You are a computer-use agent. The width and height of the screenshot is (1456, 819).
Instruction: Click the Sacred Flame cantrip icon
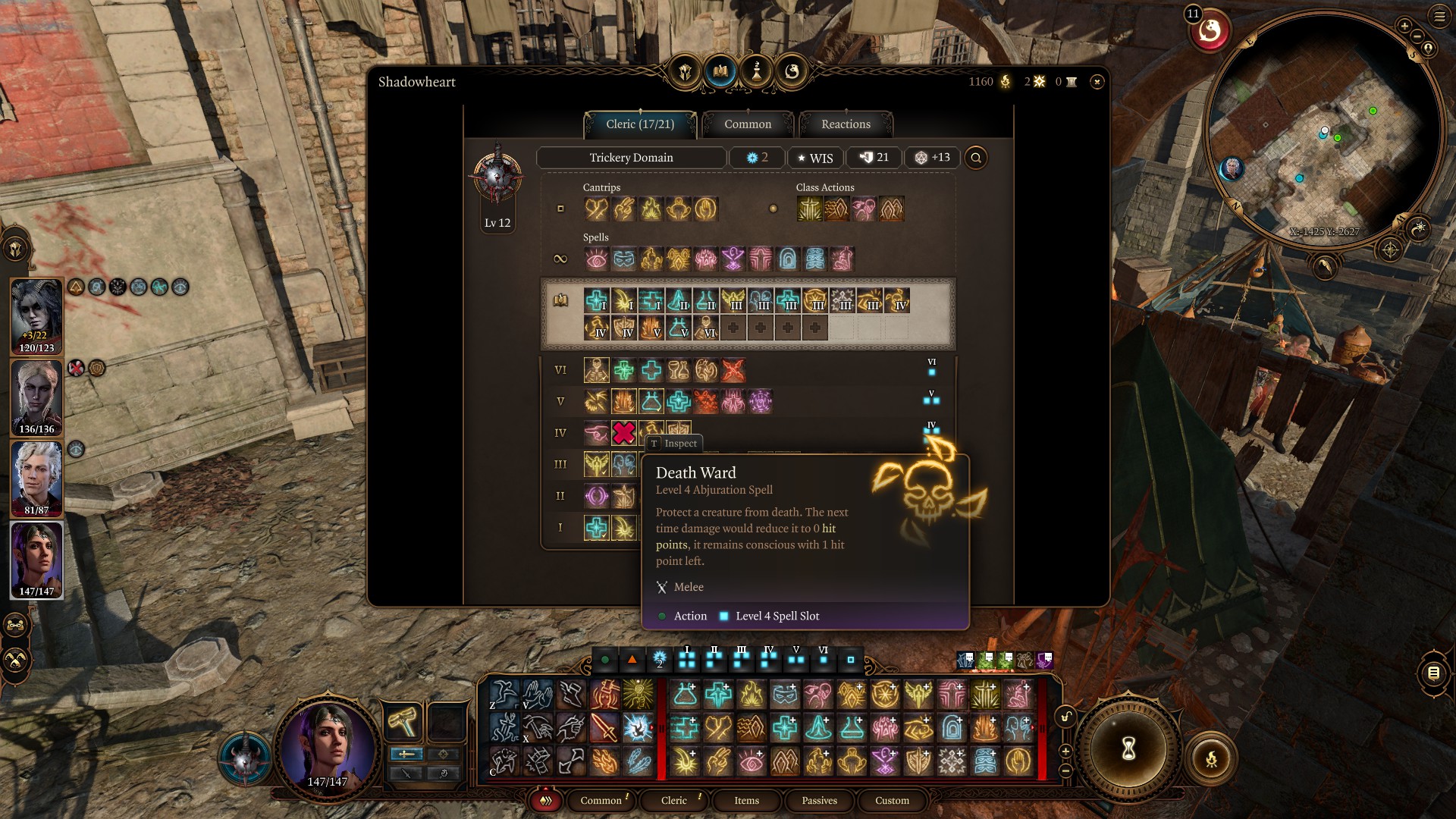coord(650,210)
